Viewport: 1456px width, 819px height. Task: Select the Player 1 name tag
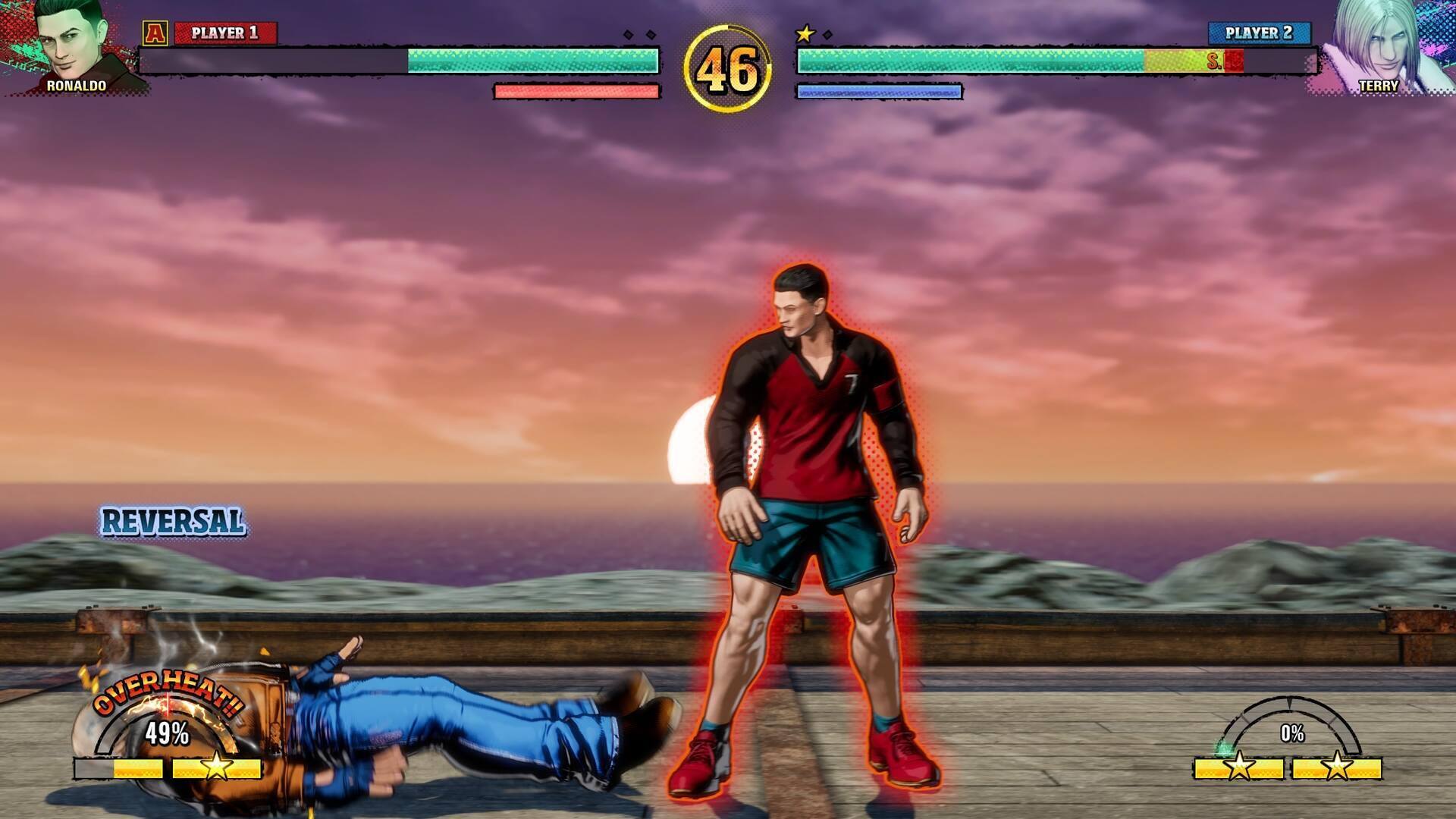tap(225, 33)
